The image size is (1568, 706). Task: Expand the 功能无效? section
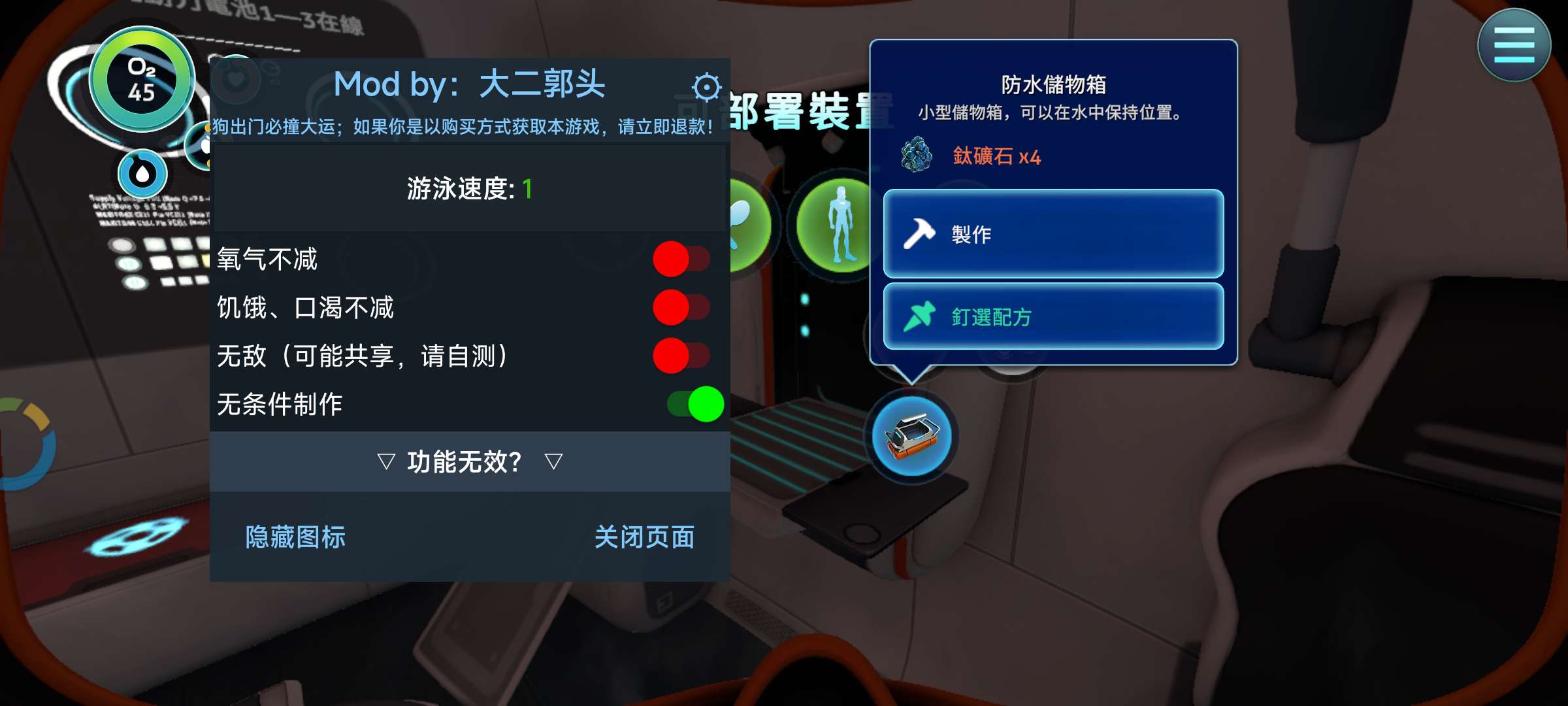(469, 460)
